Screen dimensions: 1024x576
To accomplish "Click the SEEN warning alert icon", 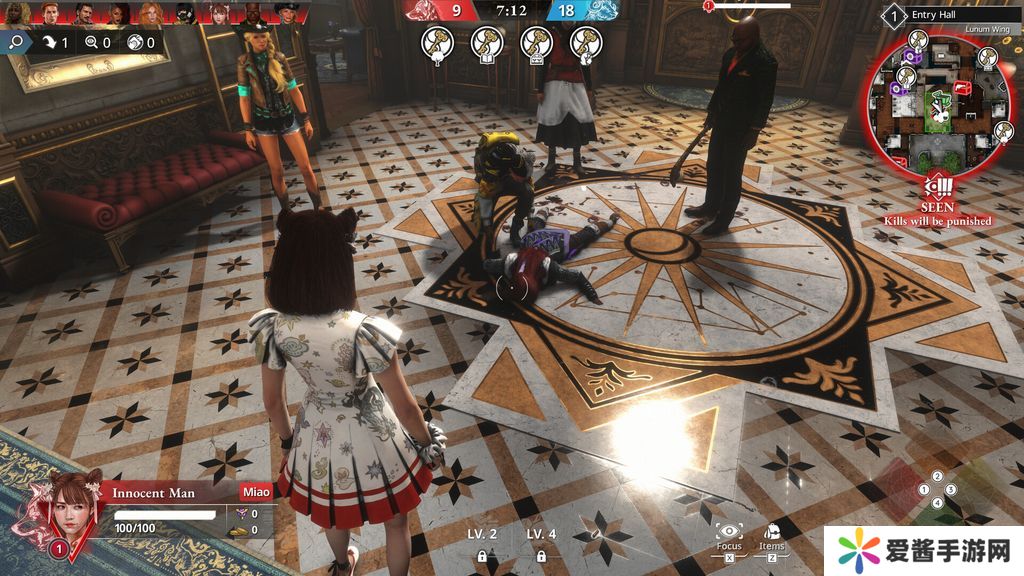I will pos(939,184).
